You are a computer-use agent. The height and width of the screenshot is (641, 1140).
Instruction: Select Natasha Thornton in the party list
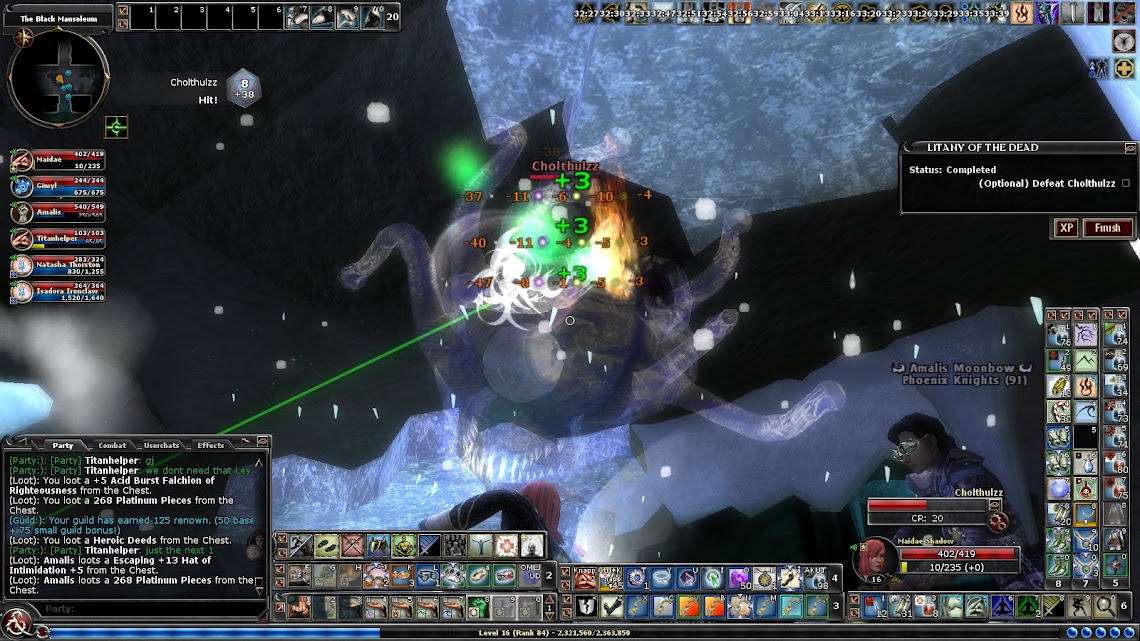(x=21, y=265)
